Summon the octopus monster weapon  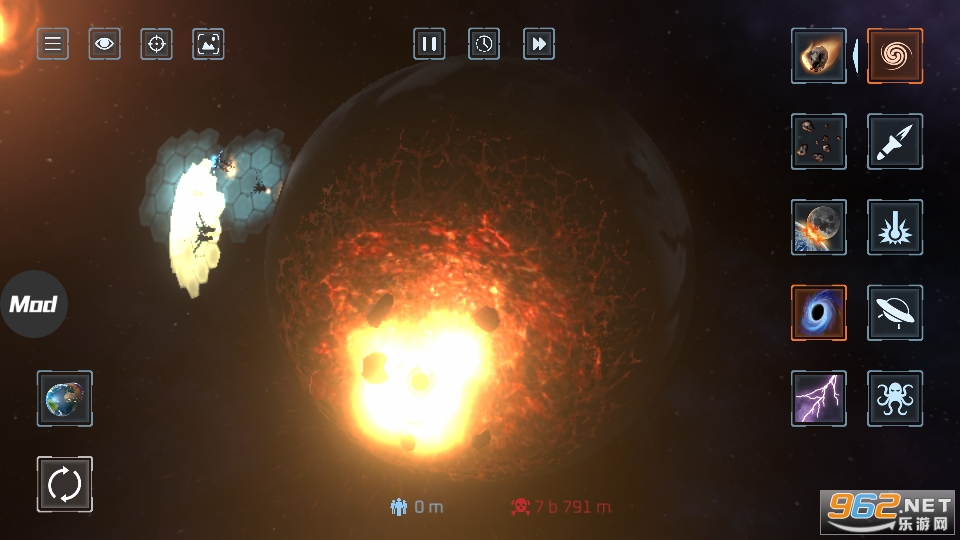pyautogui.click(x=895, y=398)
